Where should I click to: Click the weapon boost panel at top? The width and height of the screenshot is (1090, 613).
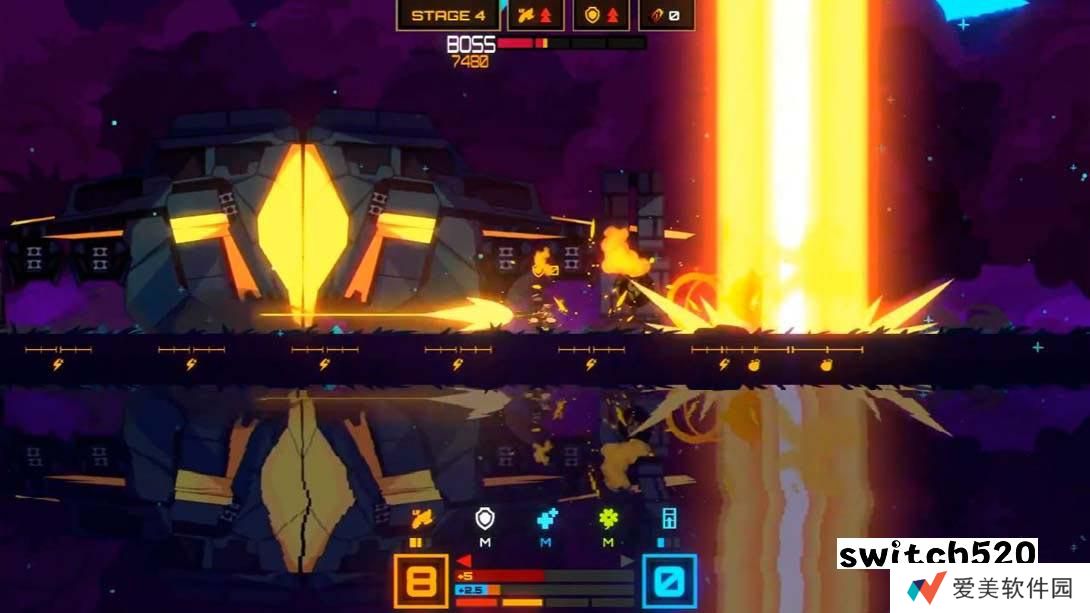tap(536, 15)
